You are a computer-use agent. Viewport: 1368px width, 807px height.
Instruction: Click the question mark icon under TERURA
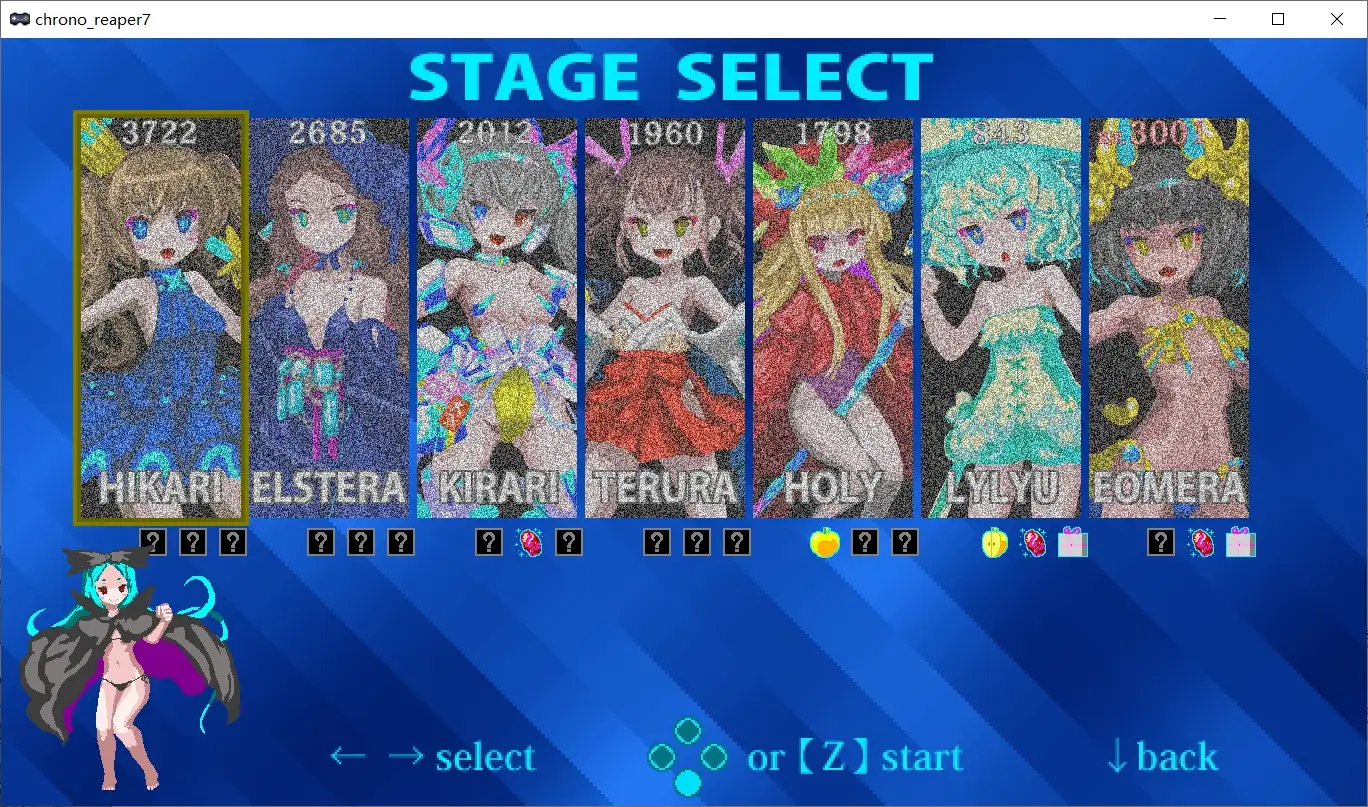pos(657,541)
